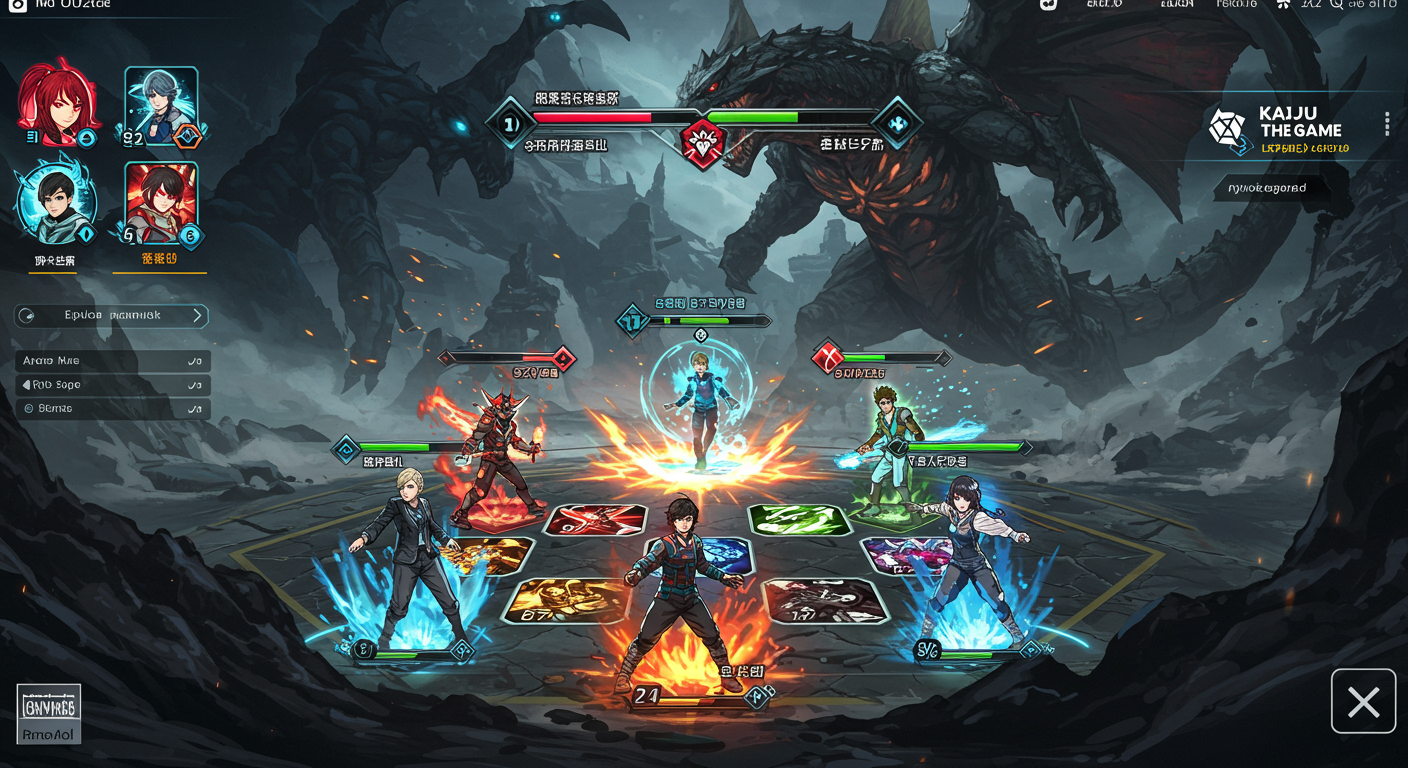The image size is (1408, 768).
Task: Select the red-armored character portrait
Action: [161, 204]
